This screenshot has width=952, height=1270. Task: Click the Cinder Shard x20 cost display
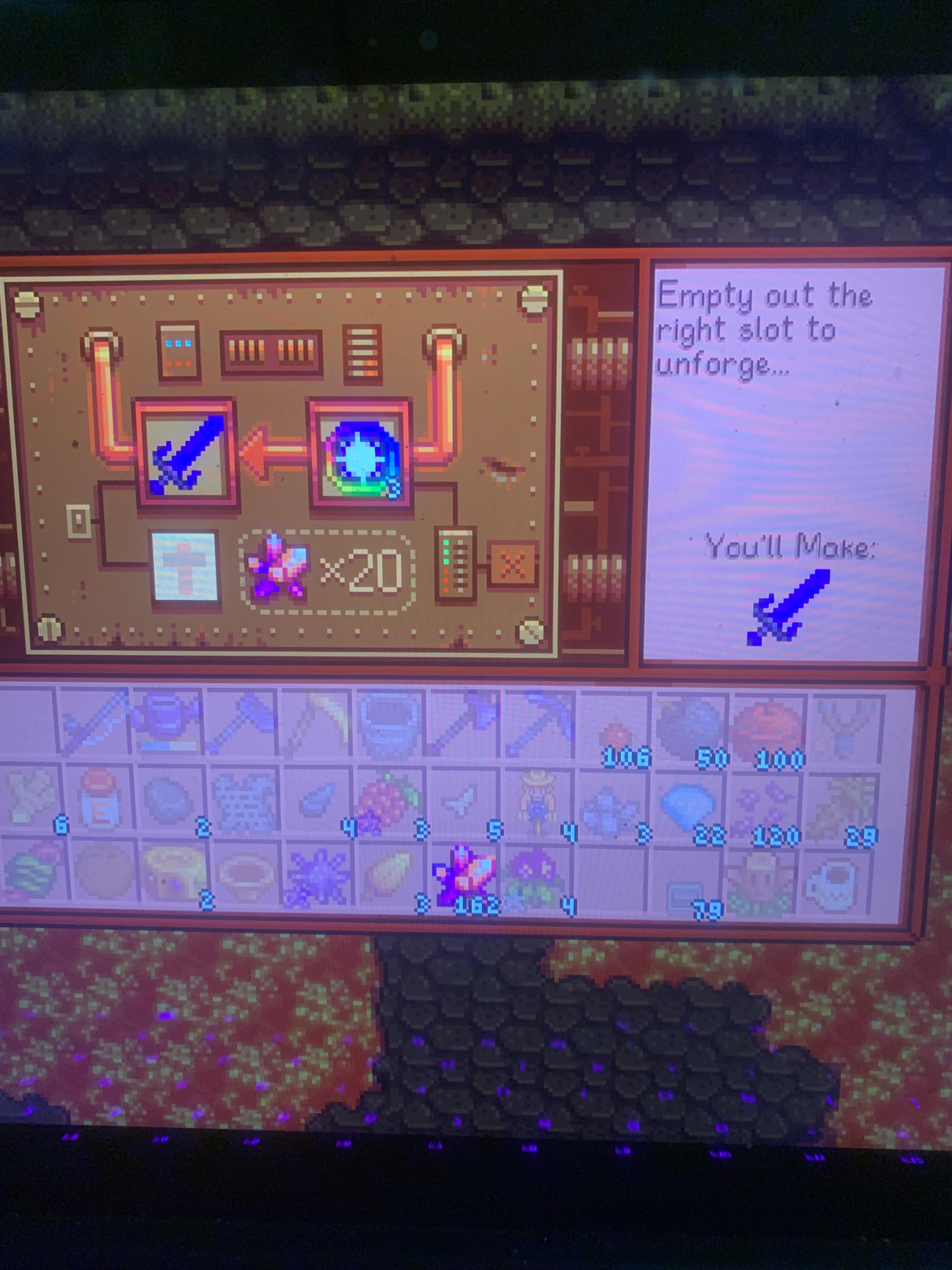click(327, 574)
